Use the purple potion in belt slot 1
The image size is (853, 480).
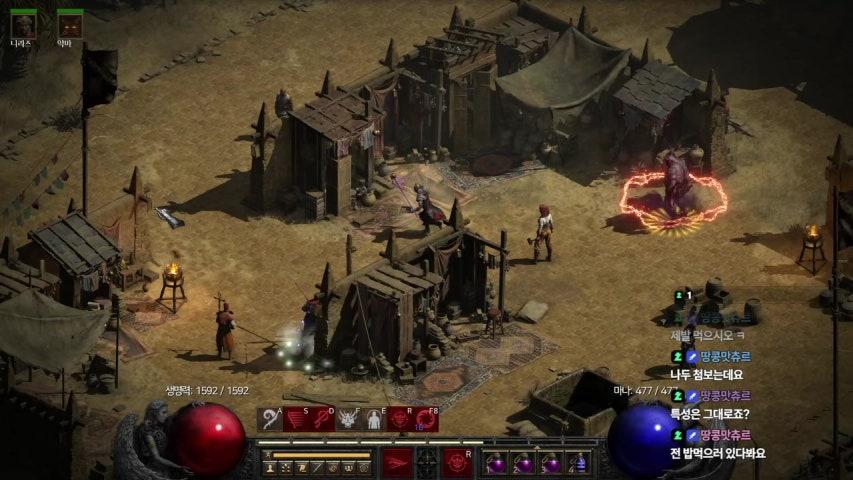tap(496, 463)
